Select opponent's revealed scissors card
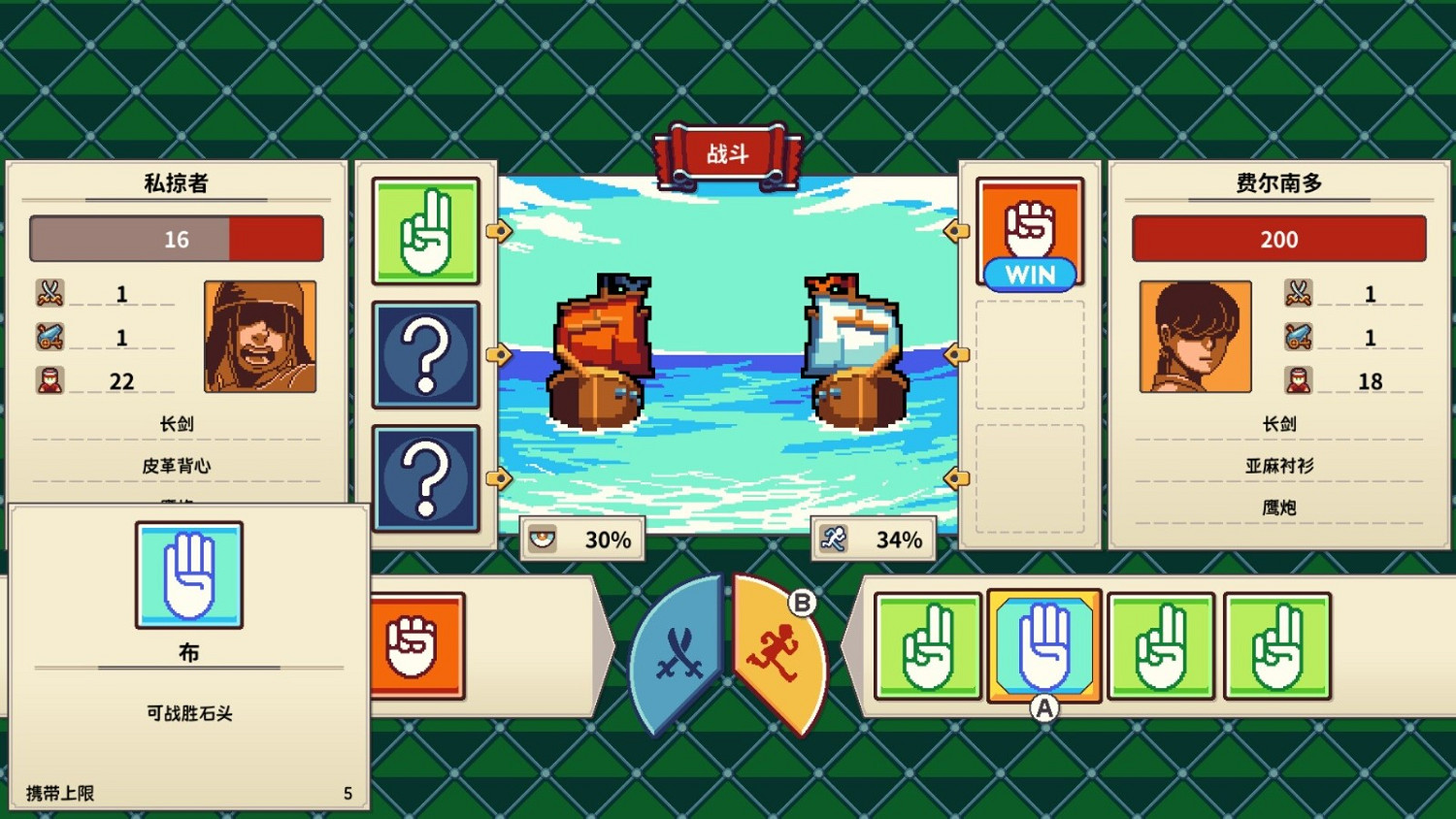This screenshot has width=1456, height=819. coord(425,230)
